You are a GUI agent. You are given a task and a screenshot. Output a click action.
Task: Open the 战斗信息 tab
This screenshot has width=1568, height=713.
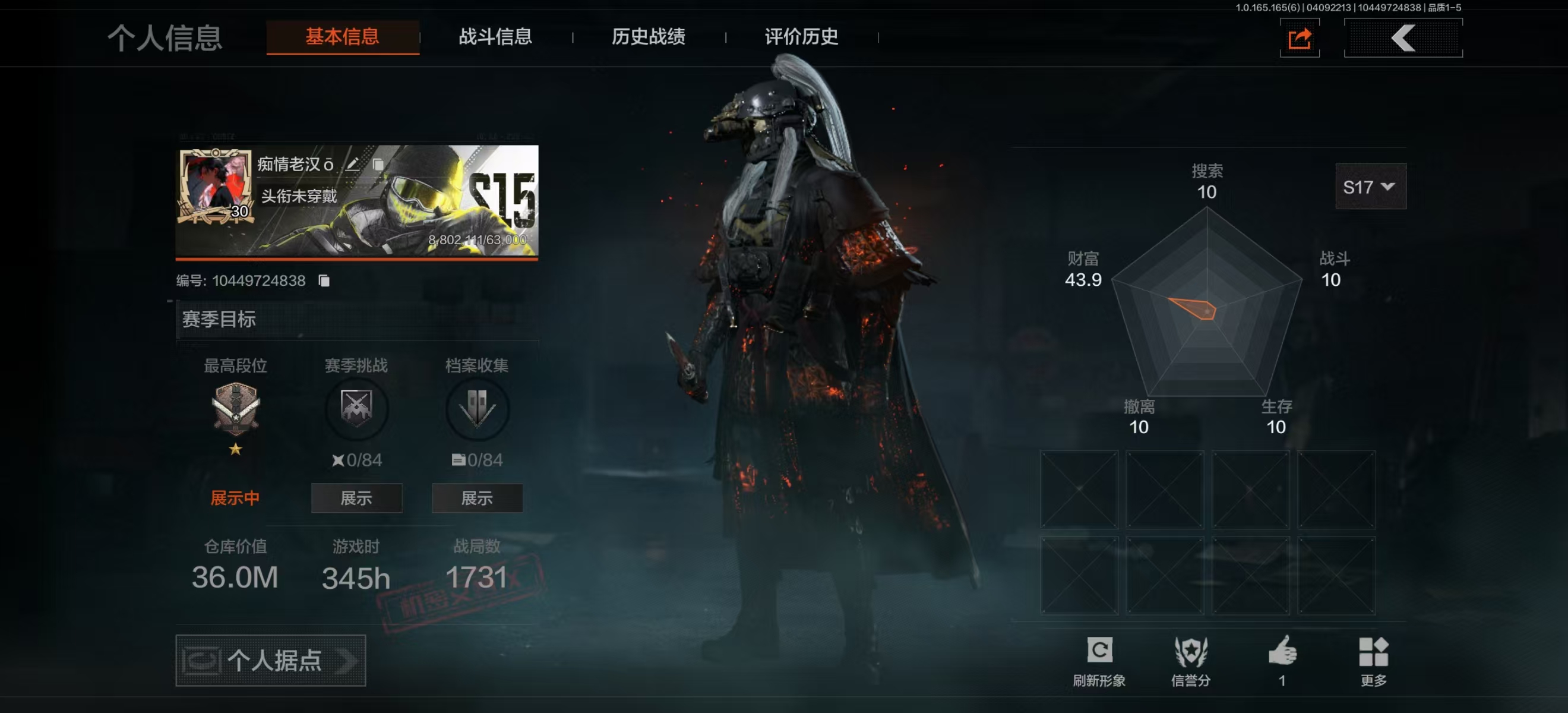coord(495,37)
